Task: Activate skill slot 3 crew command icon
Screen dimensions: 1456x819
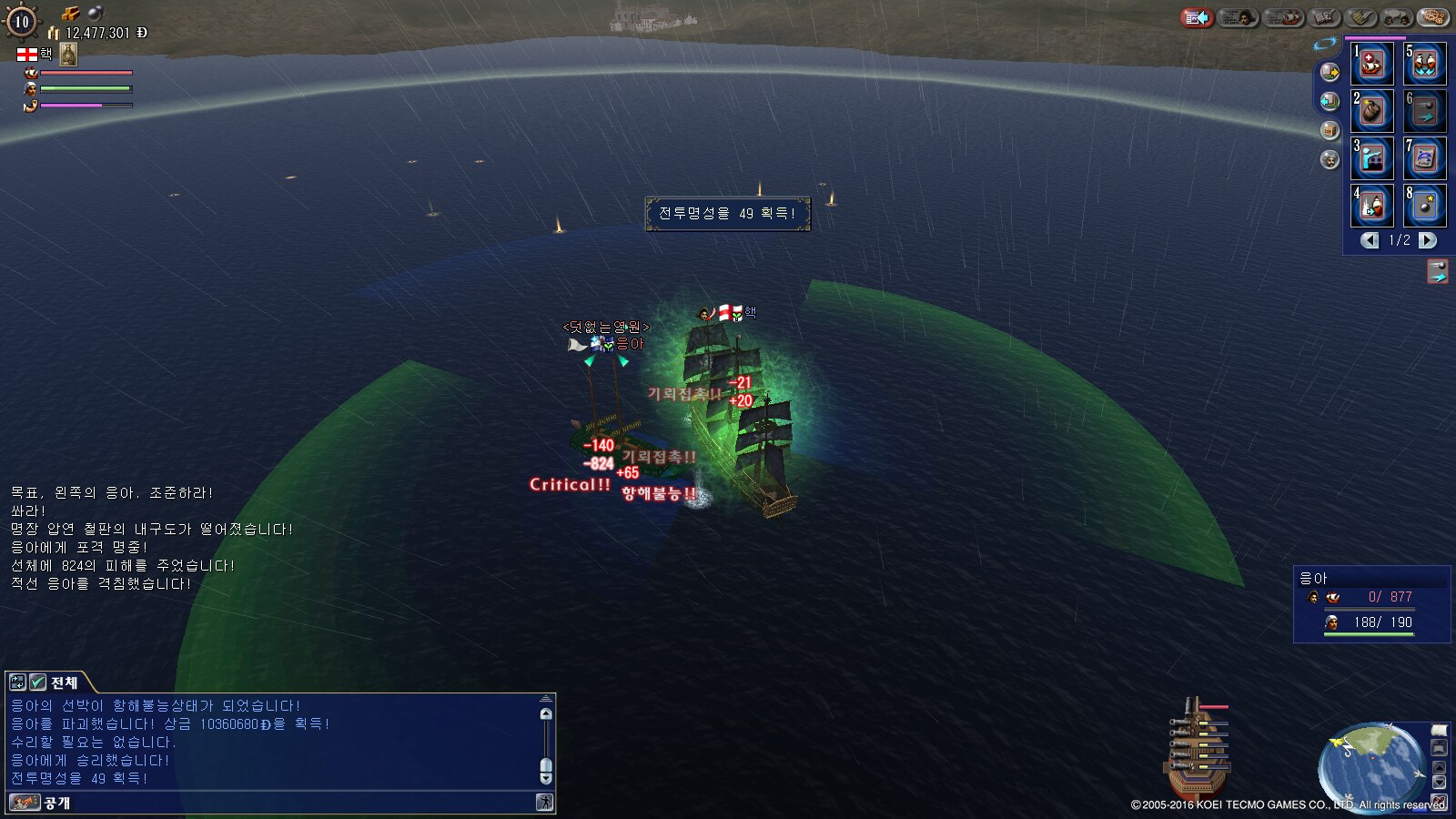Action: click(1371, 158)
